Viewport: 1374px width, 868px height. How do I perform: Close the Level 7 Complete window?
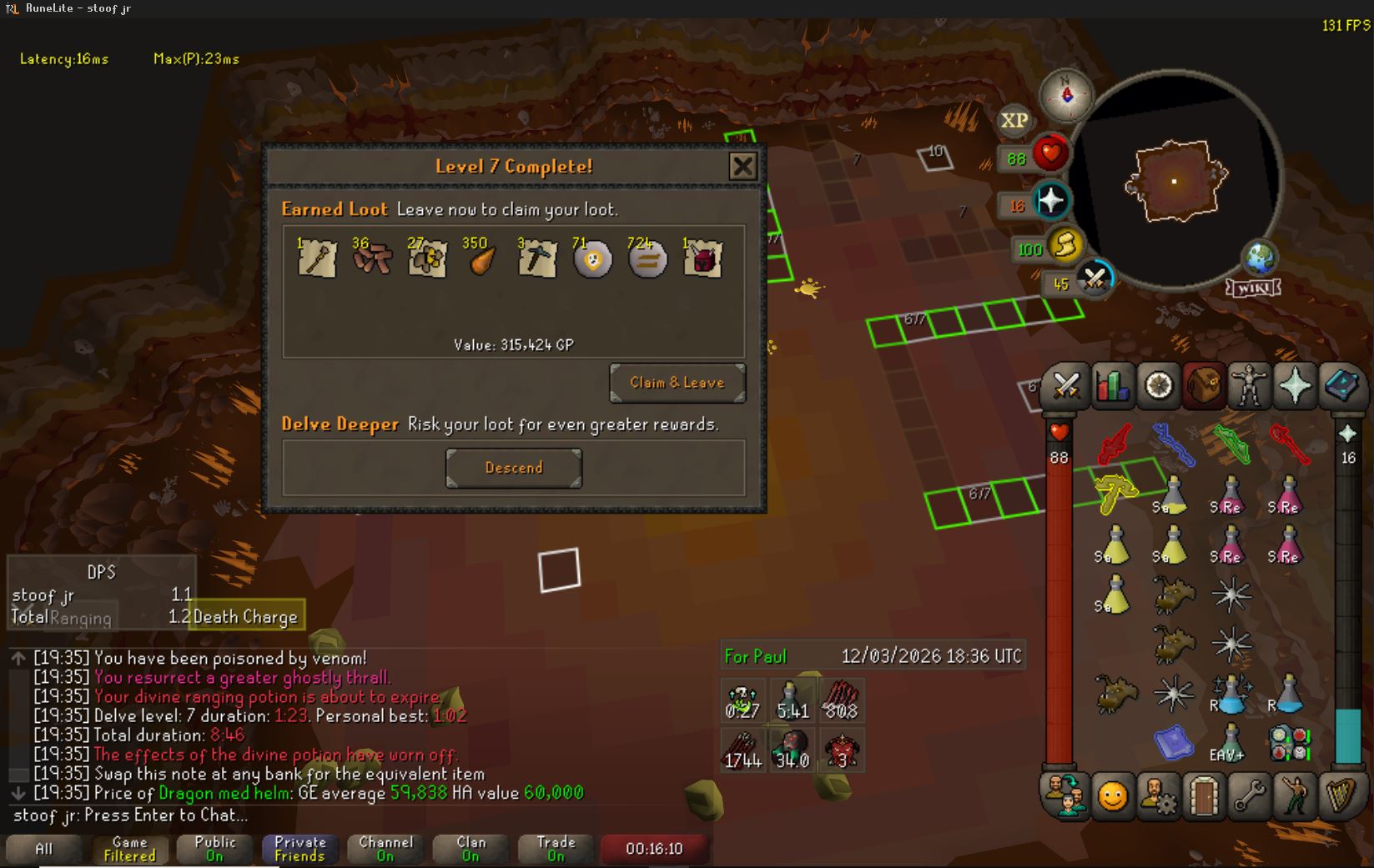coord(742,166)
